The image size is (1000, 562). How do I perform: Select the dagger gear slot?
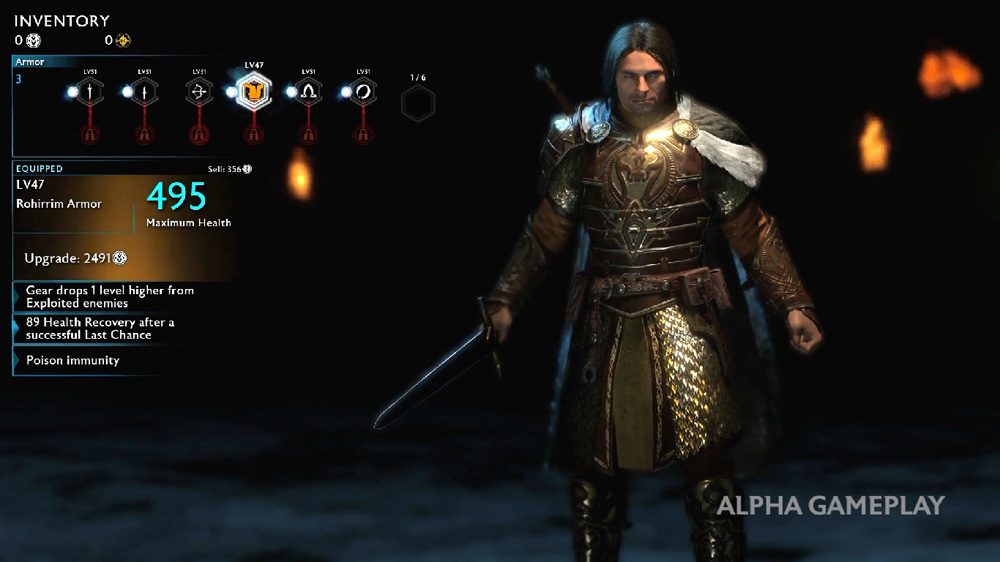[145, 92]
